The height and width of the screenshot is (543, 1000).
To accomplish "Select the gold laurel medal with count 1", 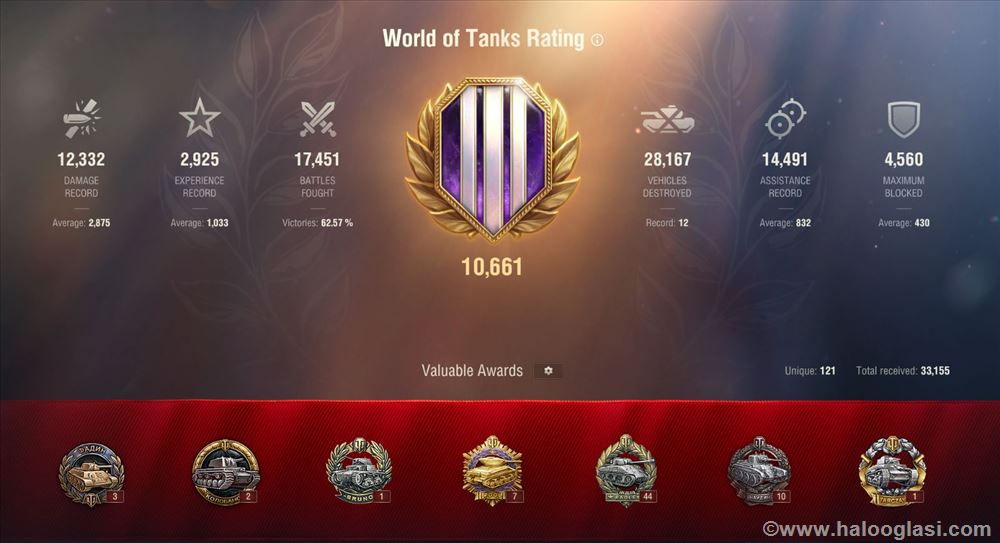I will click(892, 471).
